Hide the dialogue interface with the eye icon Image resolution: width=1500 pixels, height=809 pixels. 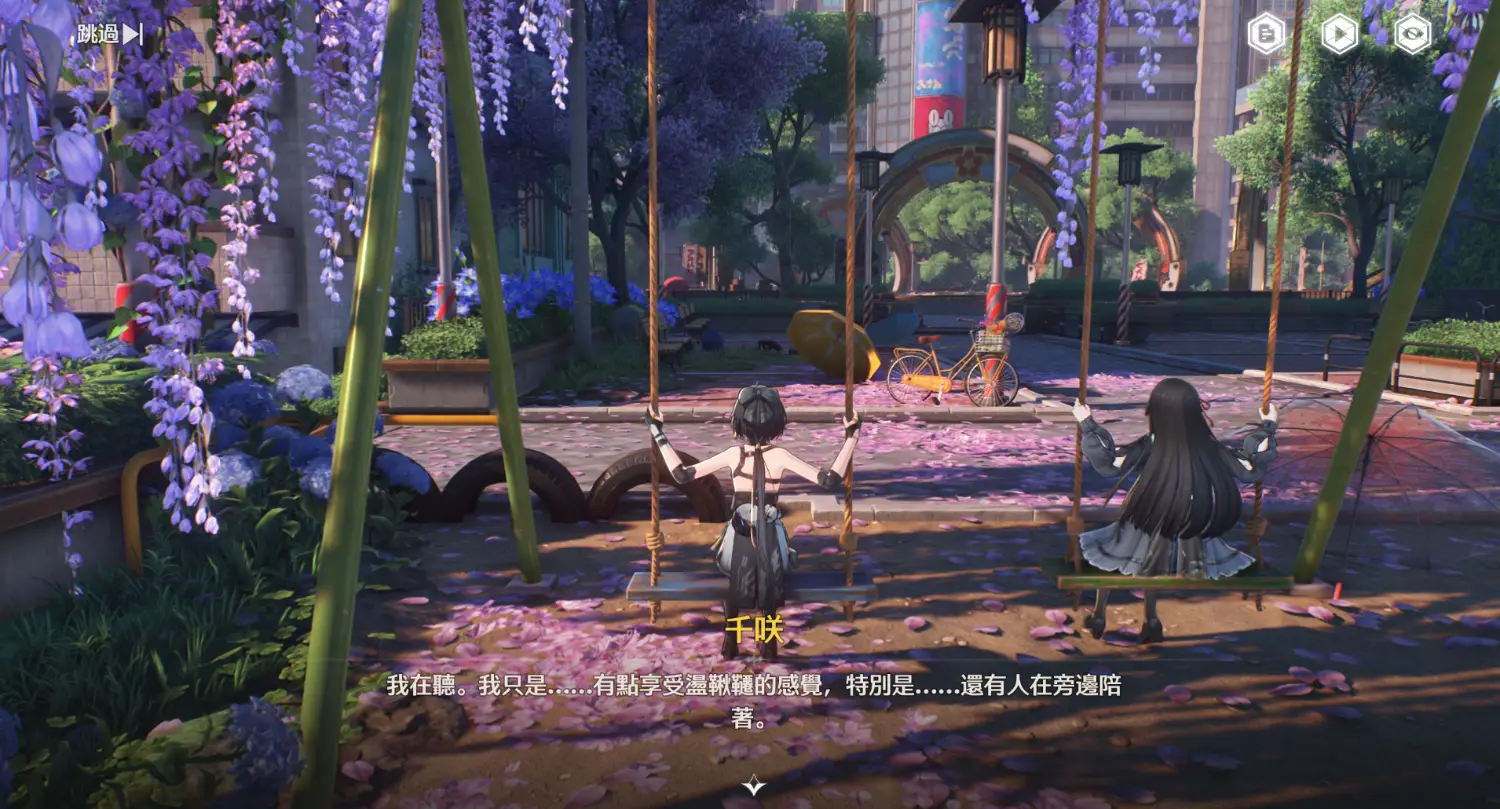click(1412, 35)
